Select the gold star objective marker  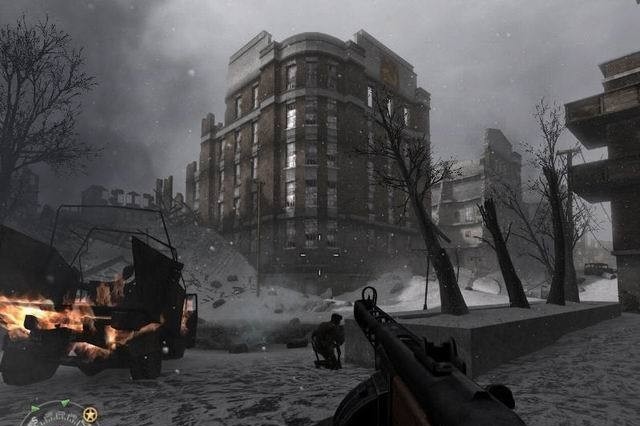click(90, 414)
